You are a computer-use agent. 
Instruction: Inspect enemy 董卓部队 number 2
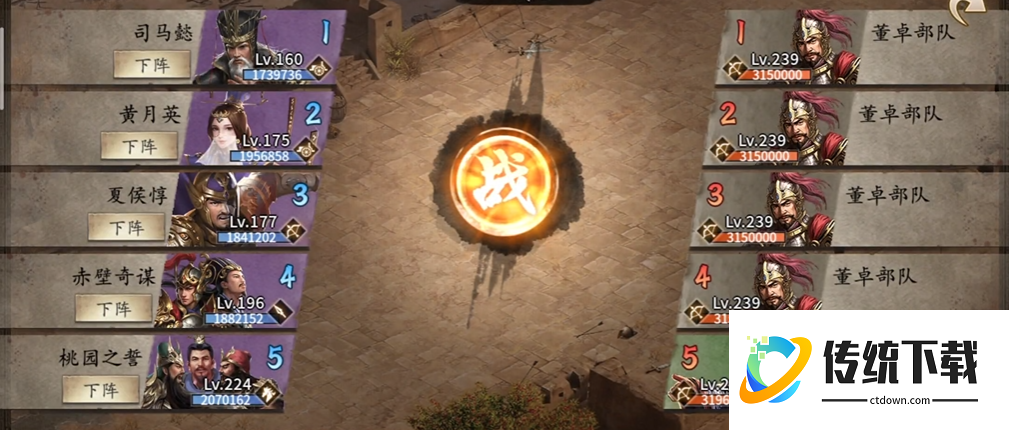point(808,128)
